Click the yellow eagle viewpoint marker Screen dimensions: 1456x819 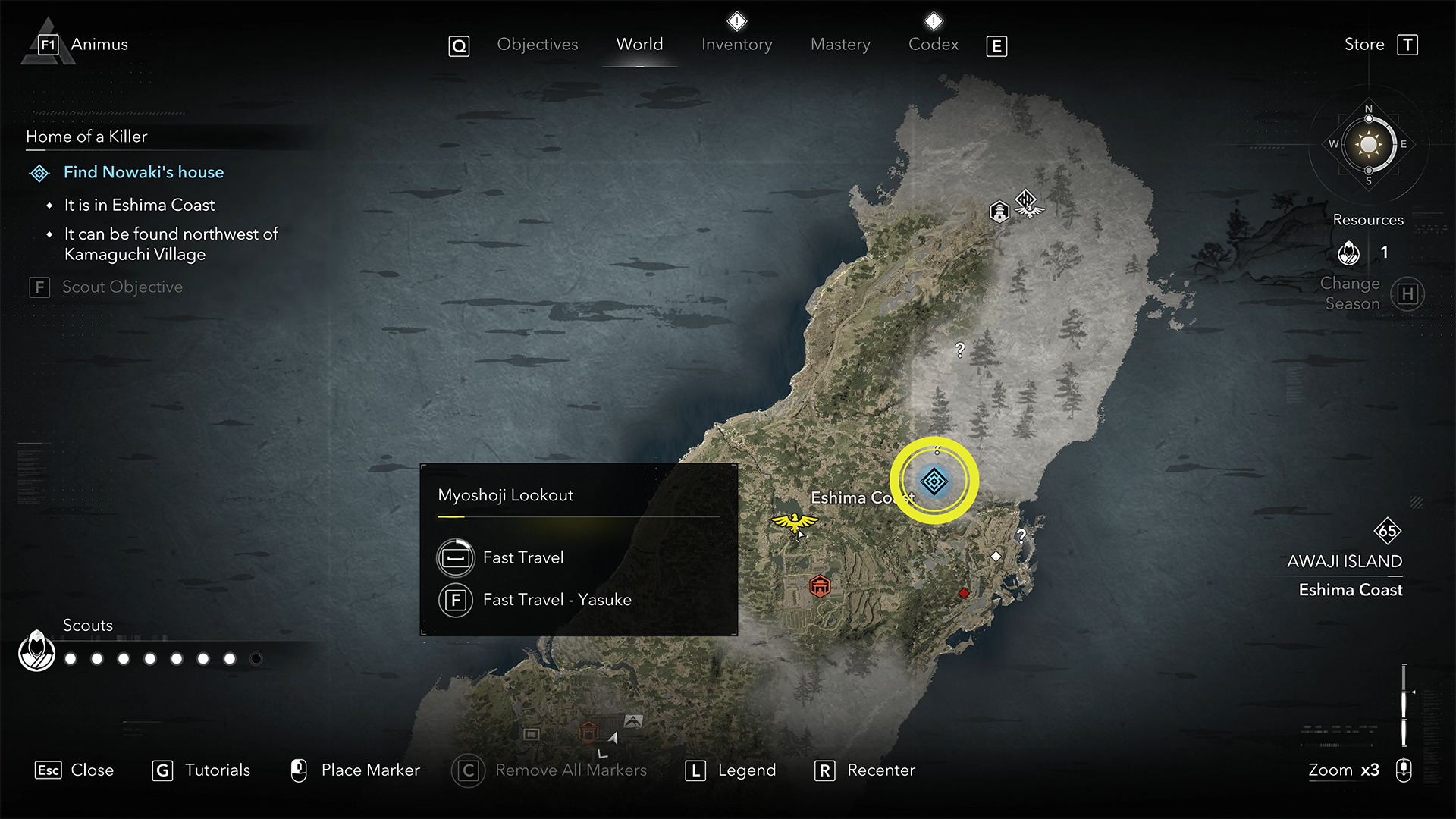[x=794, y=522]
